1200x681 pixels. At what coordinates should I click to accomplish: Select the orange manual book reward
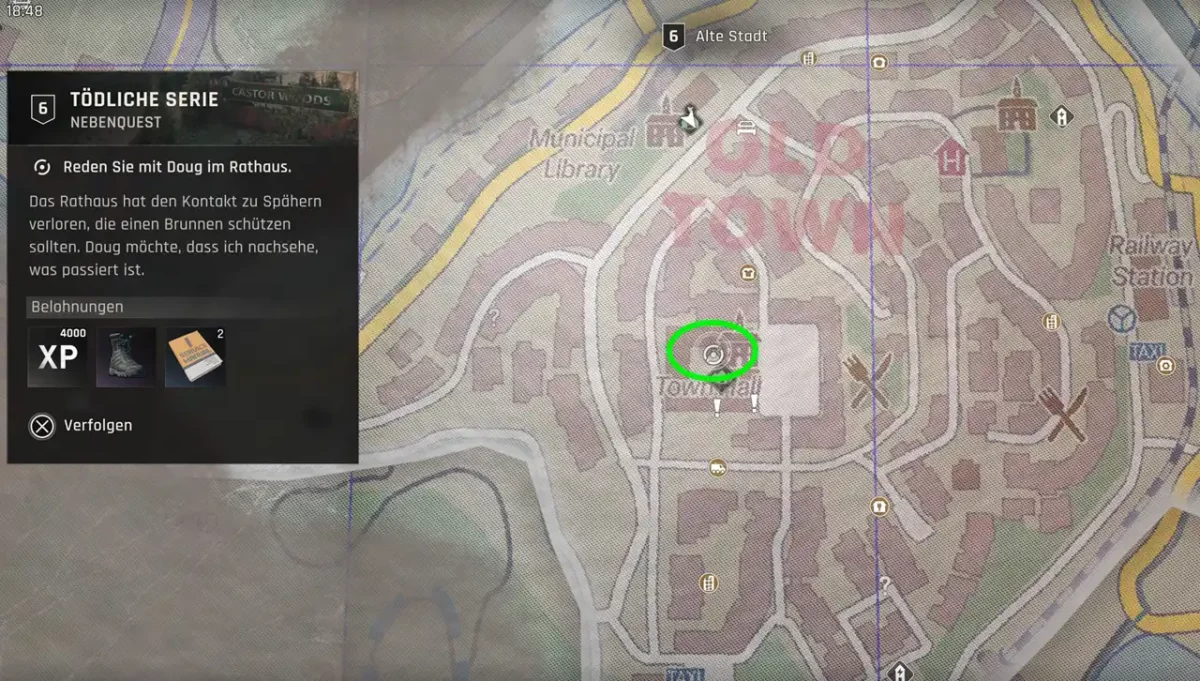pyautogui.click(x=195, y=357)
